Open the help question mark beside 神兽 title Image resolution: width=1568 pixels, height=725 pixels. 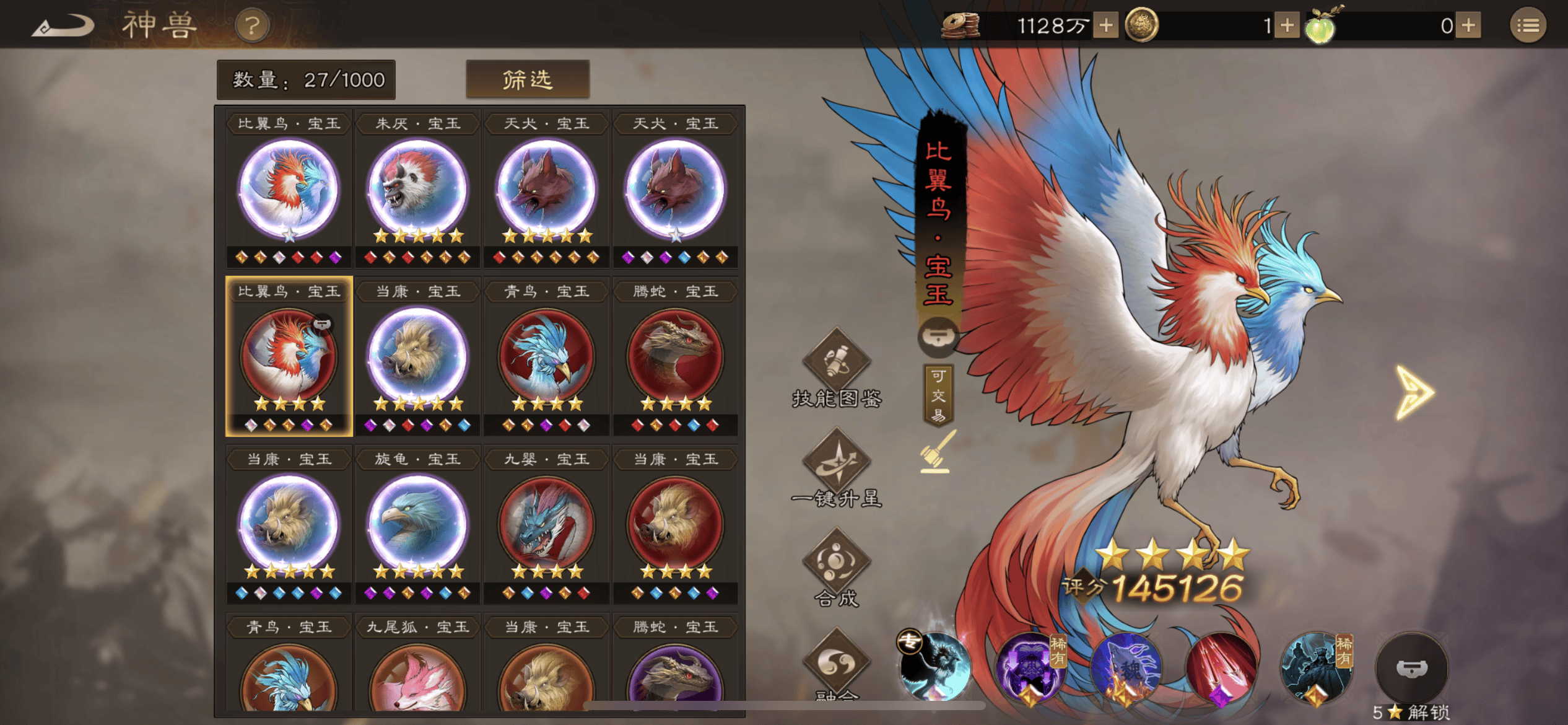[253, 25]
